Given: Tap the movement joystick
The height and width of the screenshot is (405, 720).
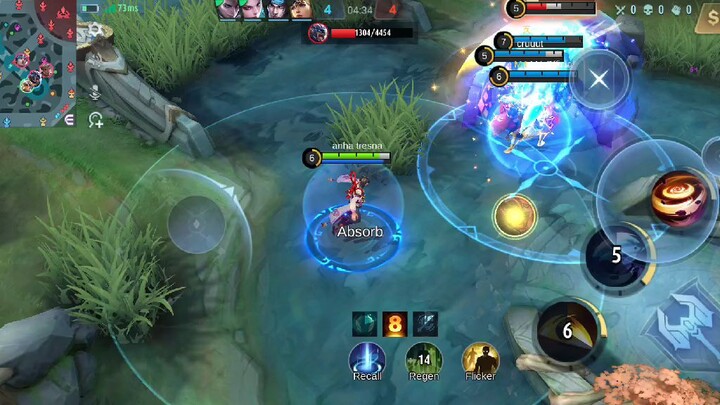Looking at the screenshot, I should click(x=196, y=224).
